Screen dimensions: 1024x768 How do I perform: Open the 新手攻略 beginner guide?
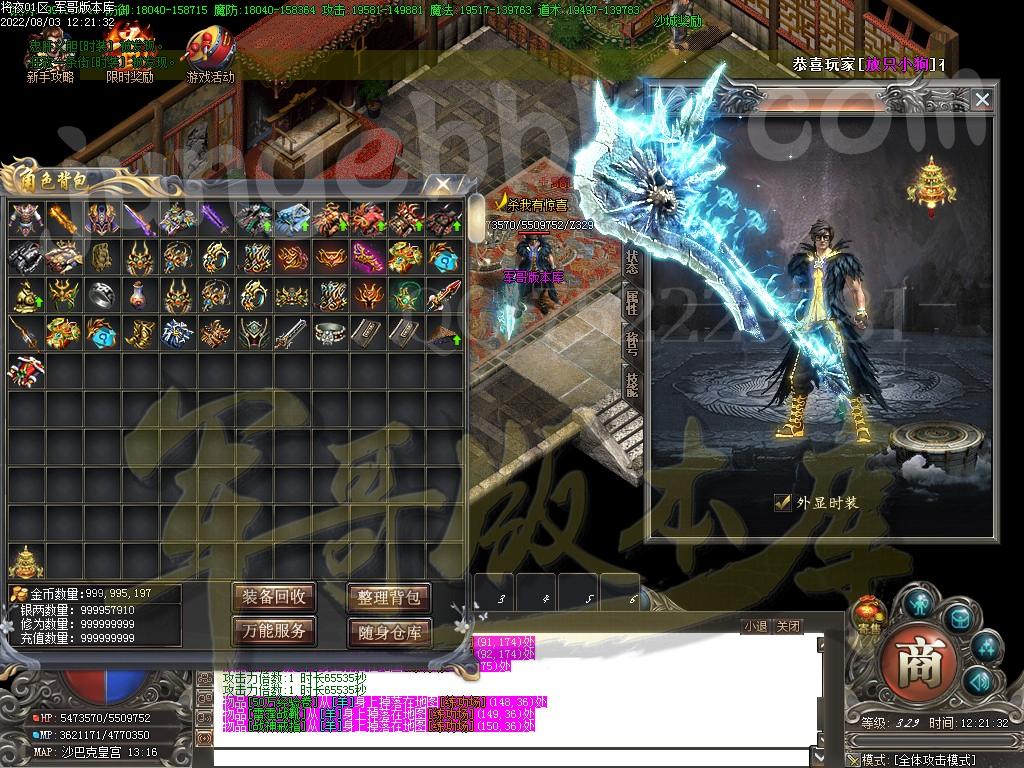49,58
